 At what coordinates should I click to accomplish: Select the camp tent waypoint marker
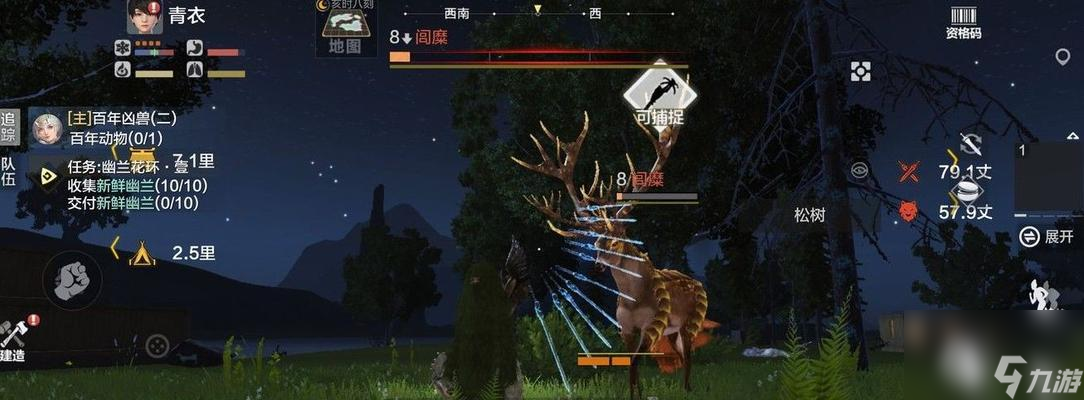coord(142,253)
